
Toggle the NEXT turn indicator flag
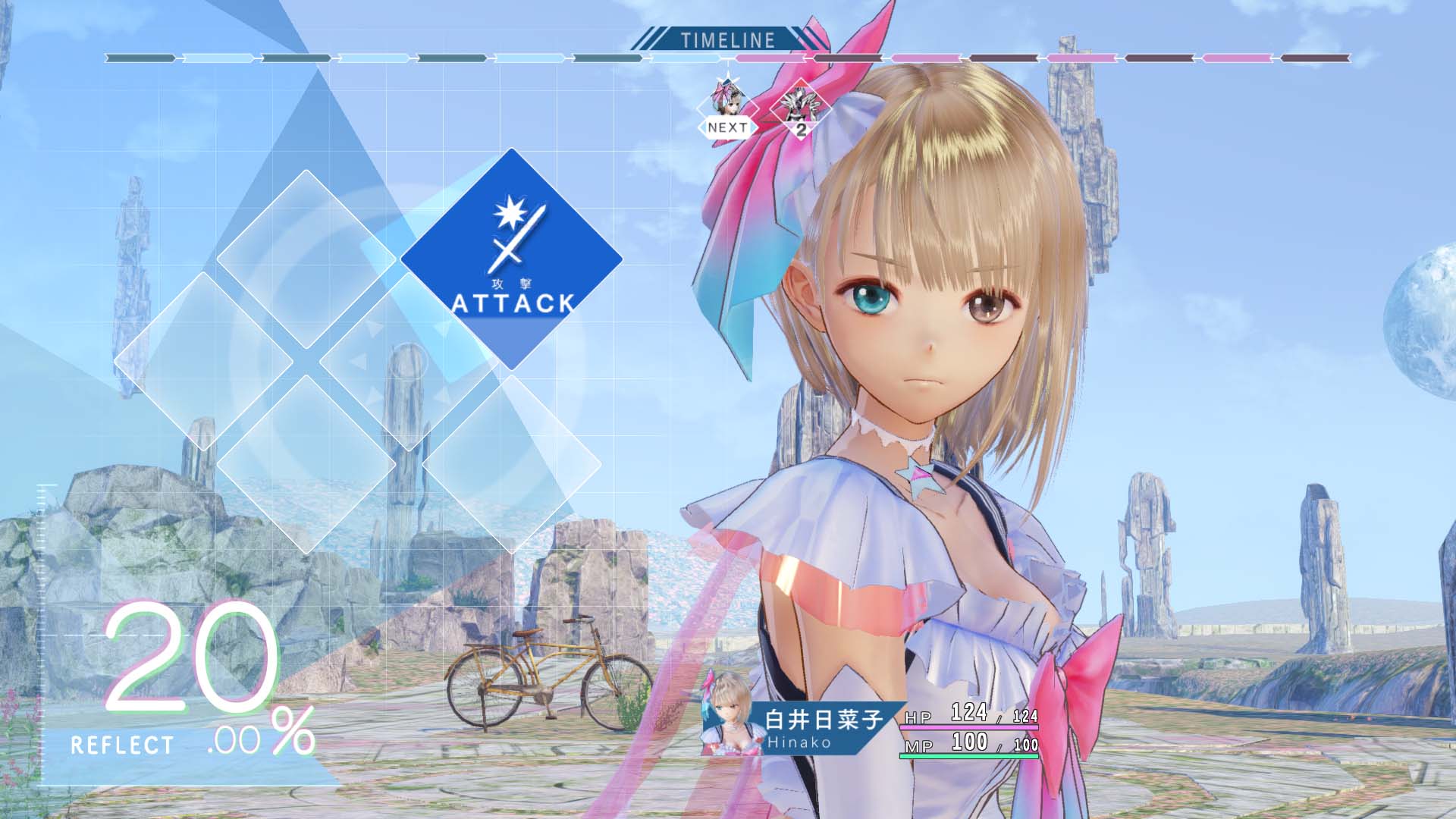point(726,127)
